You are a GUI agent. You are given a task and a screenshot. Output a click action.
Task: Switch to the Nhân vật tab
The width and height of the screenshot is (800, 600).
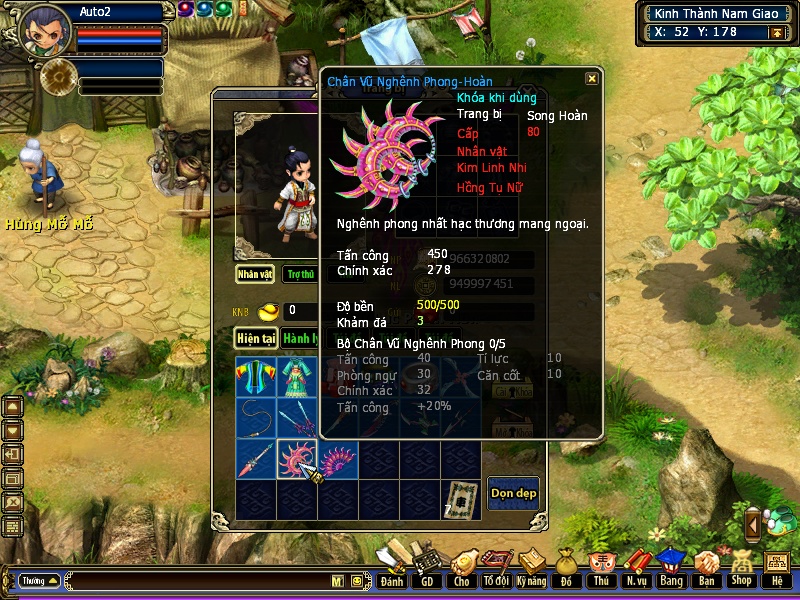[255, 274]
